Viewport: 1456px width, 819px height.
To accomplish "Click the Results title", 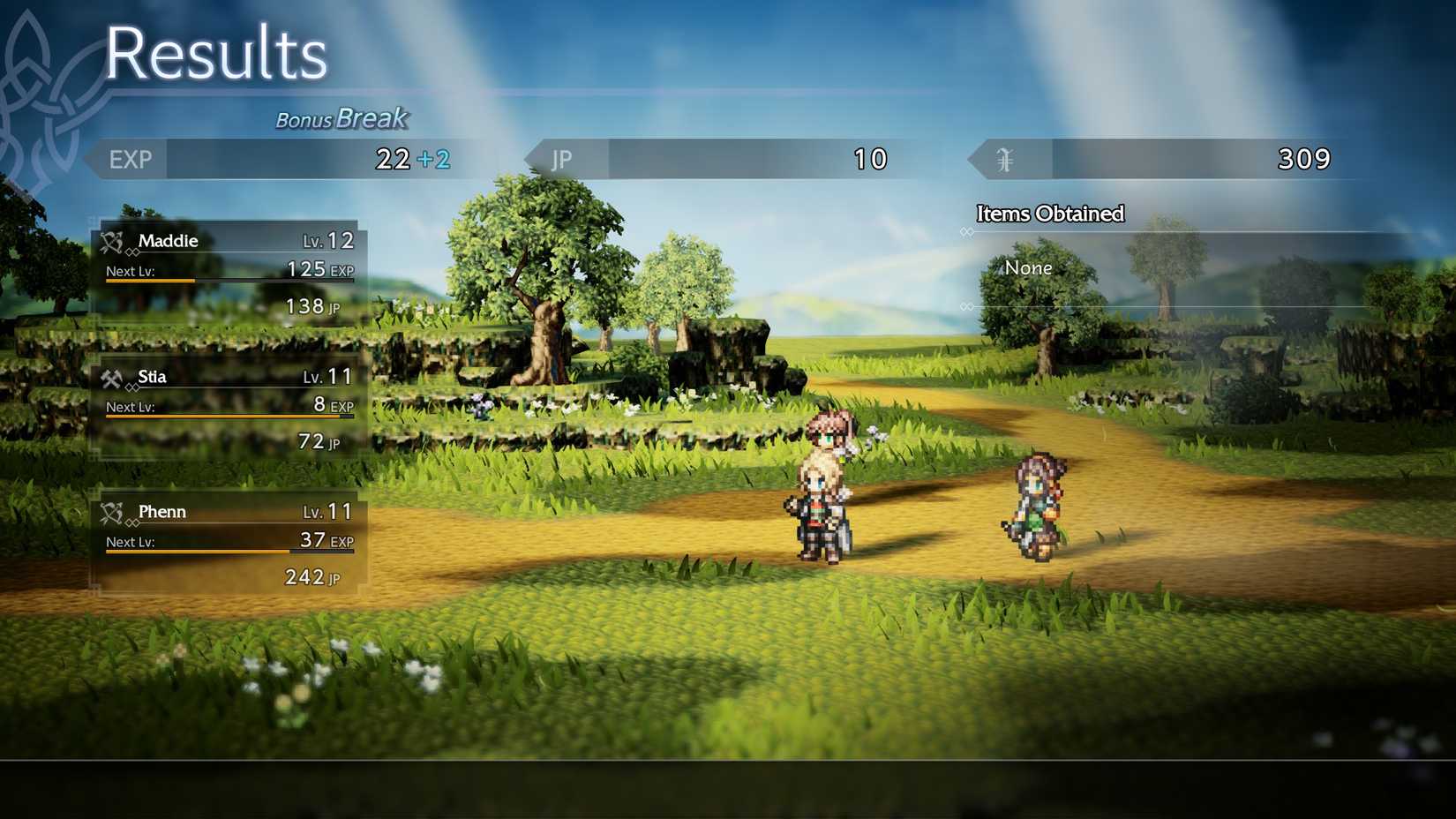I will tap(217, 55).
